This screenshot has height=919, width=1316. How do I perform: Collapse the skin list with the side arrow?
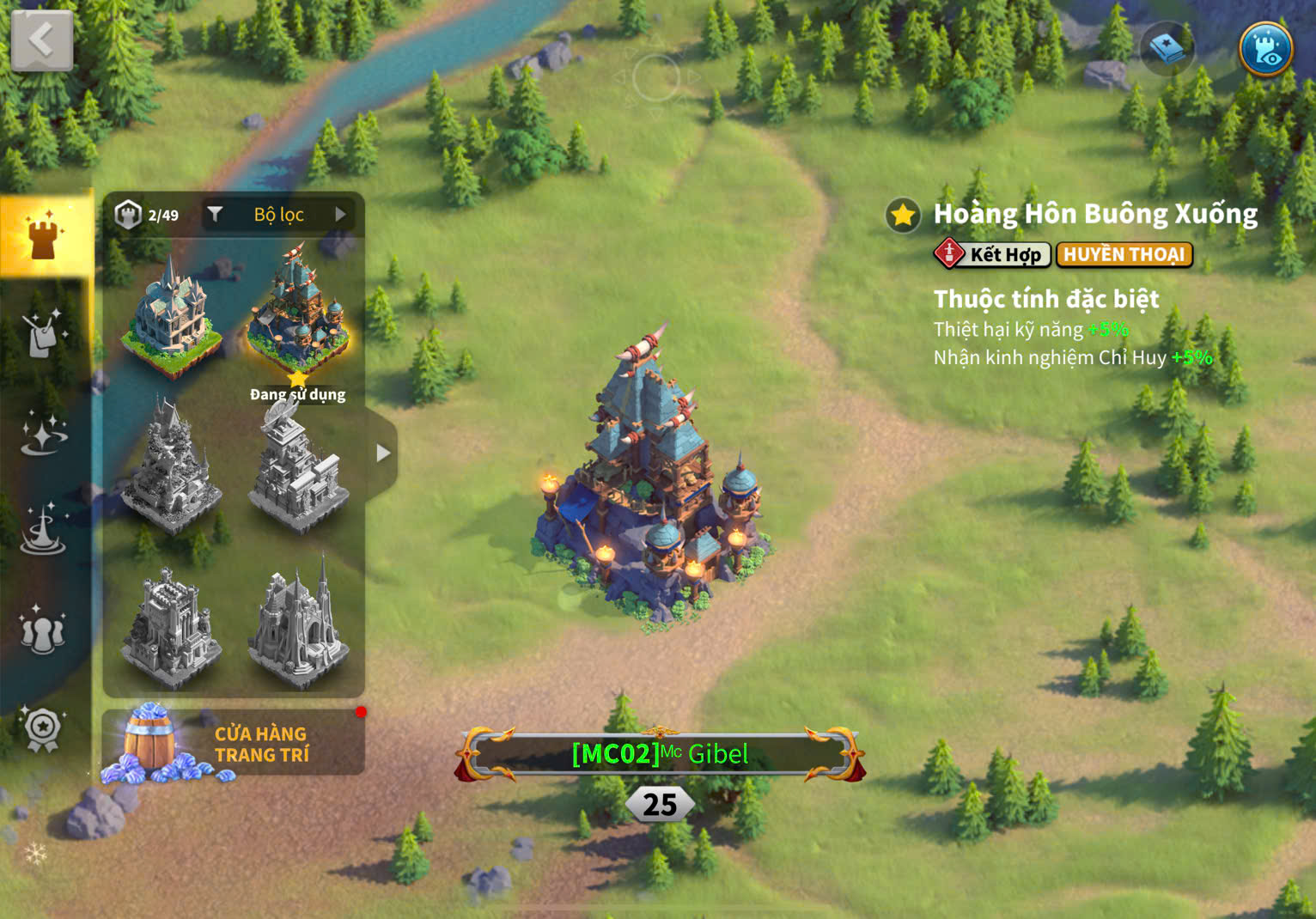382,453
